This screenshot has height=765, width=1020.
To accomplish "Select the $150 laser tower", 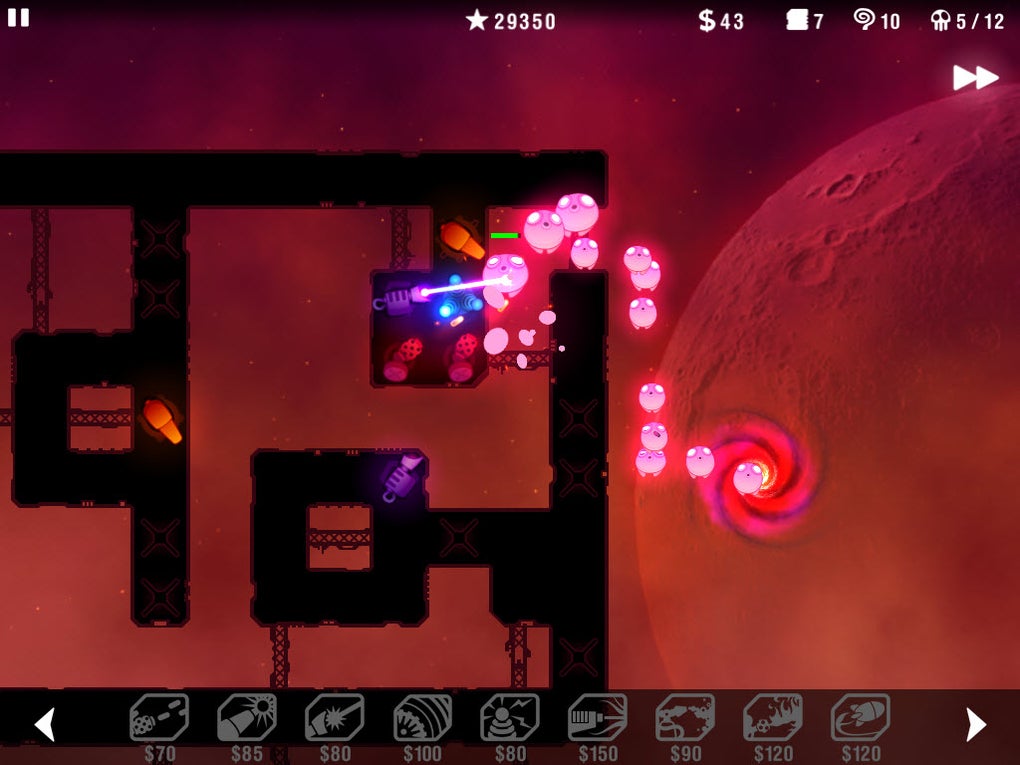I will click(597, 718).
